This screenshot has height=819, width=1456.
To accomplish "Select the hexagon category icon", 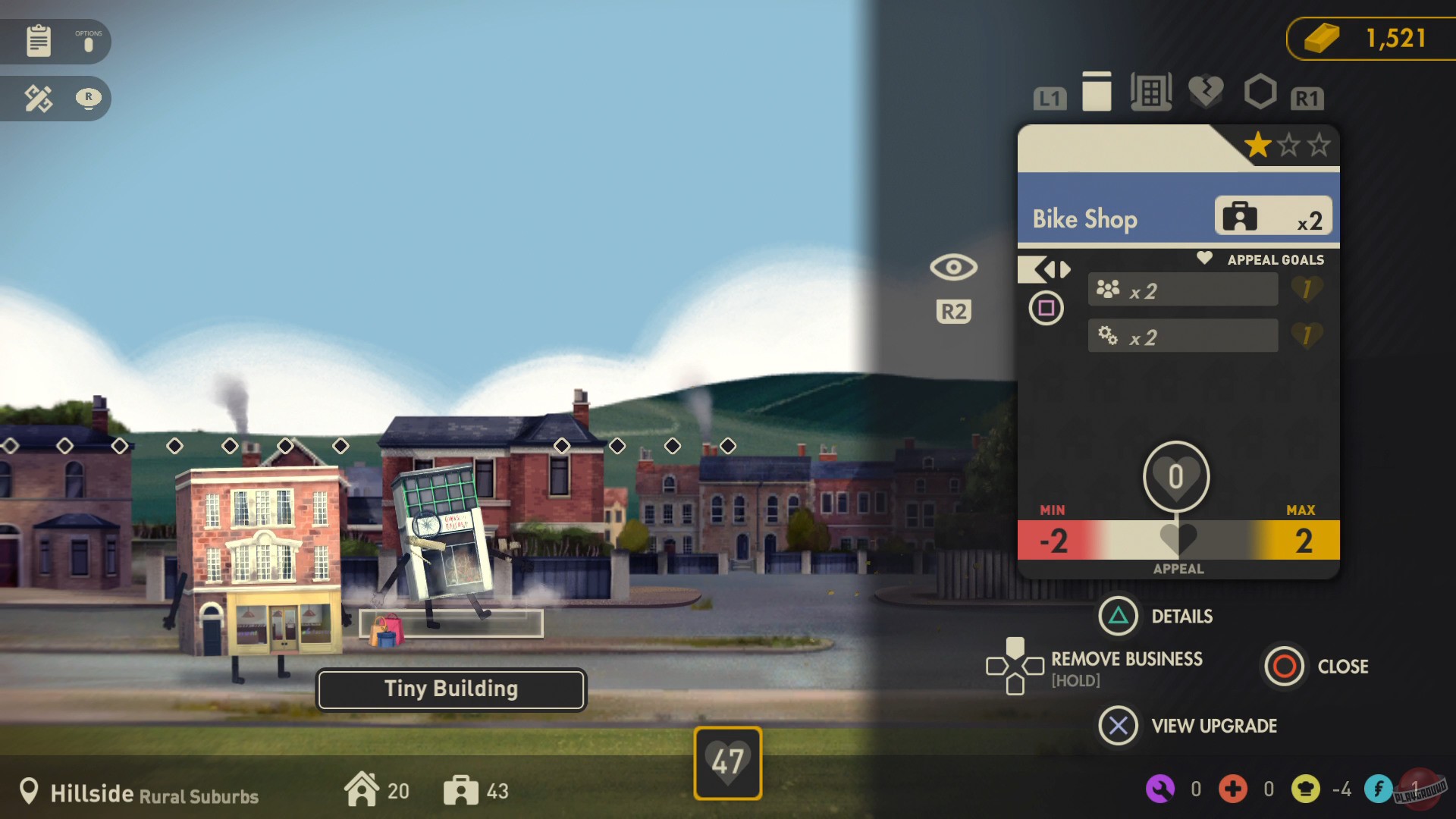I will coord(1259,91).
